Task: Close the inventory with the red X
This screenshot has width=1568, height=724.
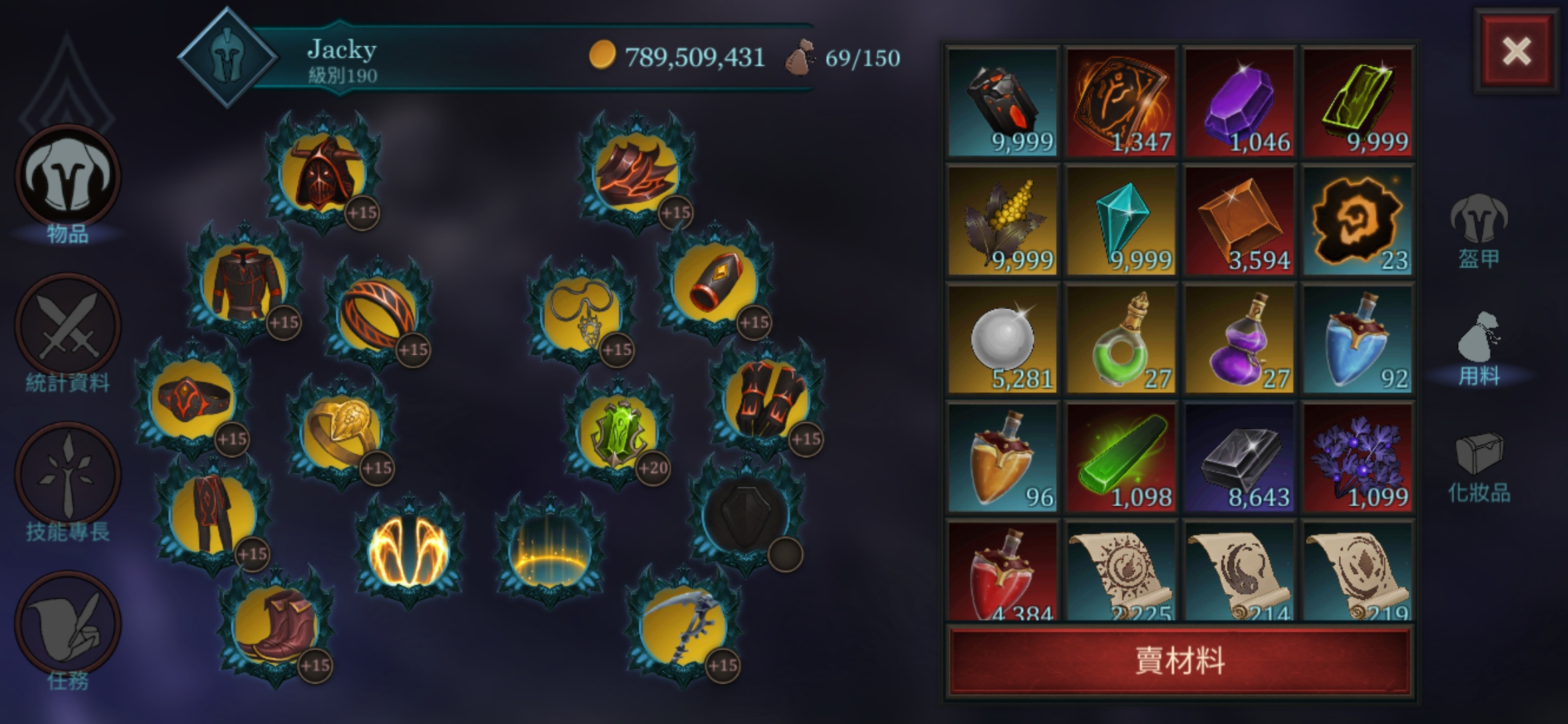Action: click(1516, 52)
